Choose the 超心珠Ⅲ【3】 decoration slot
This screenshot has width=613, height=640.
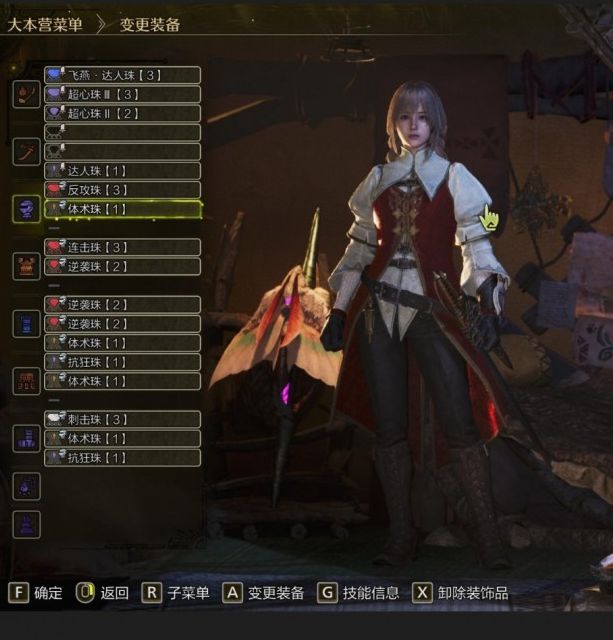click(122, 94)
